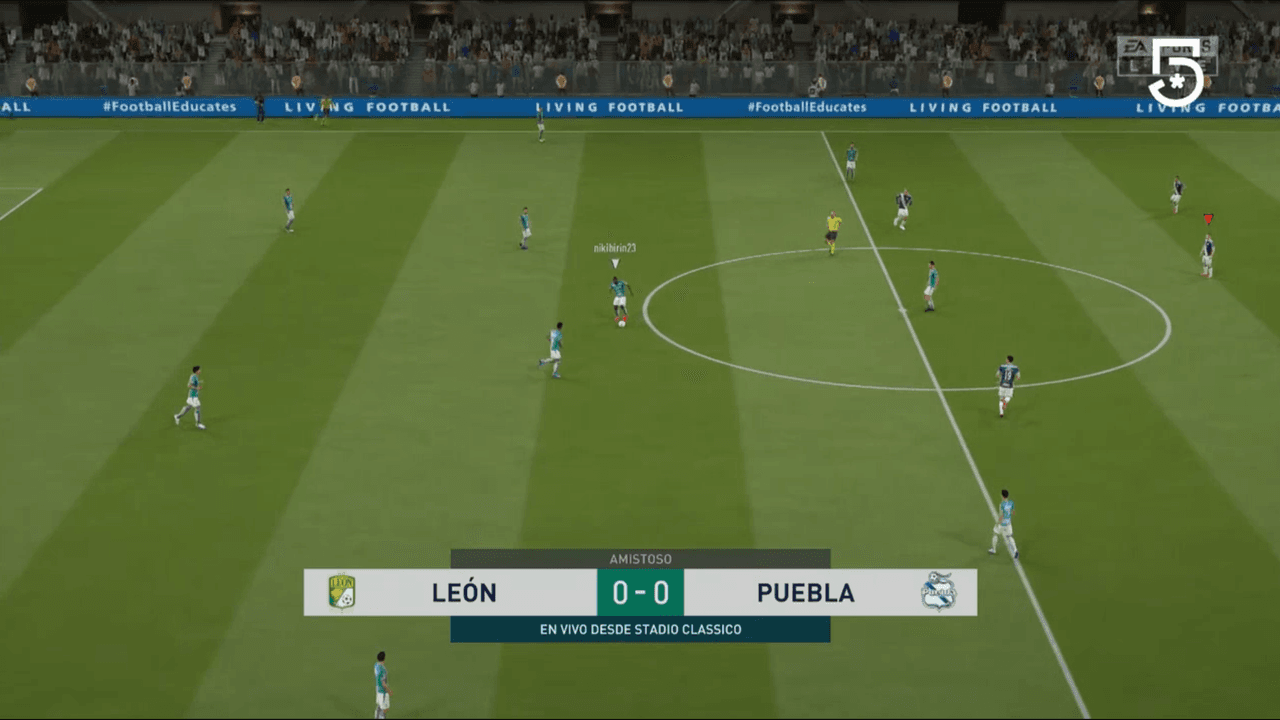Click the red flag indicator above the right player
Image resolution: width=1280 pixels, height=720 pixels.
point(1208,218)
